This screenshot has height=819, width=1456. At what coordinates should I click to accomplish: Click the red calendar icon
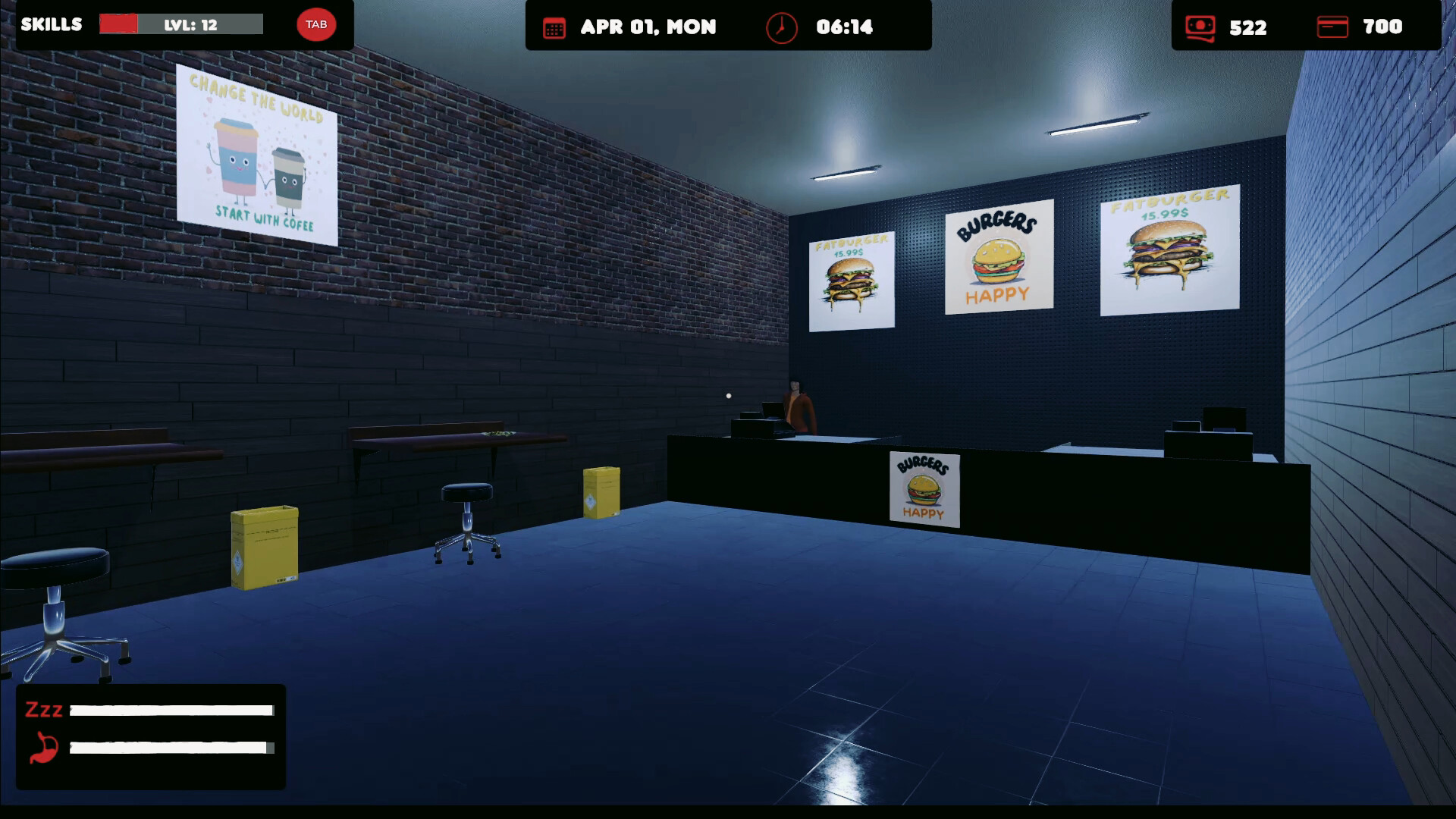(x=556, y=27)
